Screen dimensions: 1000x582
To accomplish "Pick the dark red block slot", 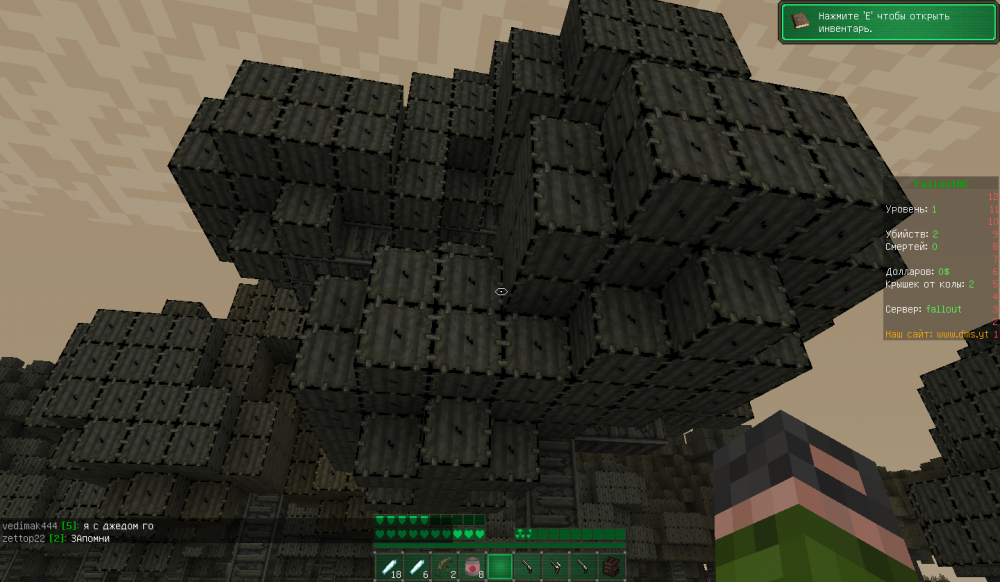I will [611, 567].
